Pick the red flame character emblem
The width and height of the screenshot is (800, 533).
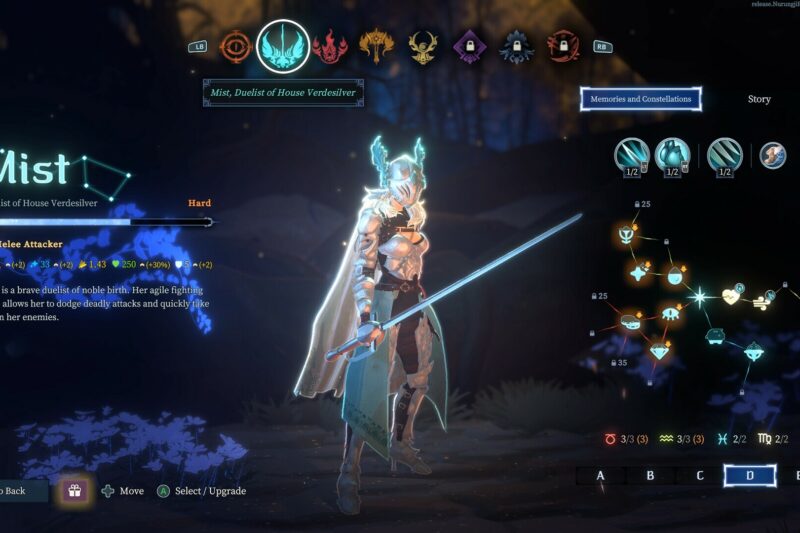click(x=329, y=45)
